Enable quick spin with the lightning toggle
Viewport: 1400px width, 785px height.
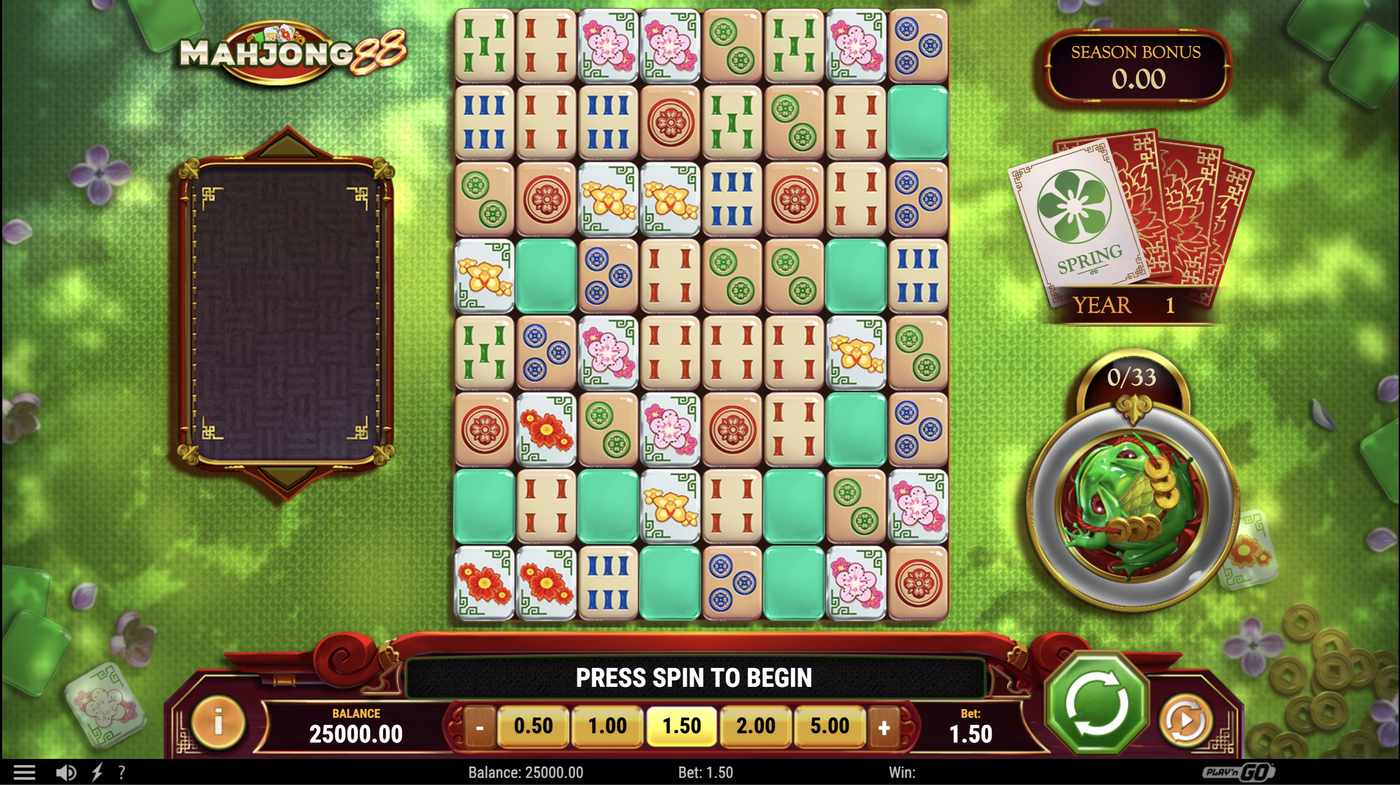pos(94,771)
